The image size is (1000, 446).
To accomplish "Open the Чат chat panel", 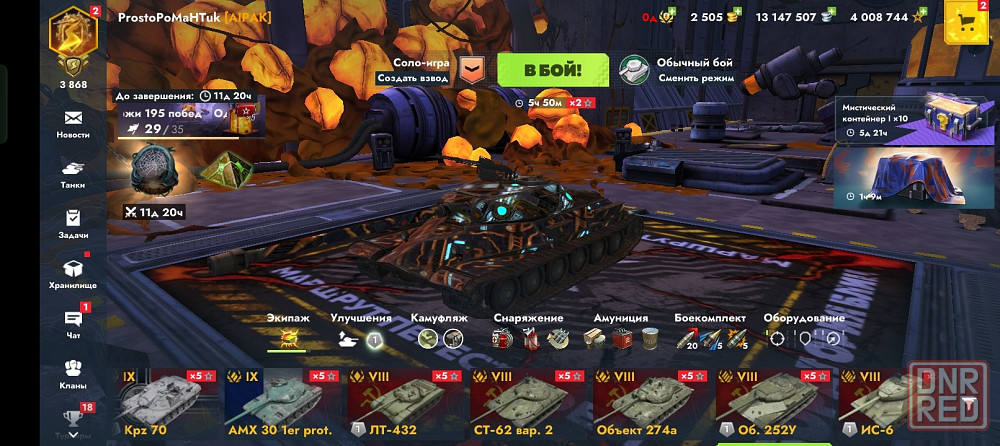I will pyautogui.click(x=73, y=322).
